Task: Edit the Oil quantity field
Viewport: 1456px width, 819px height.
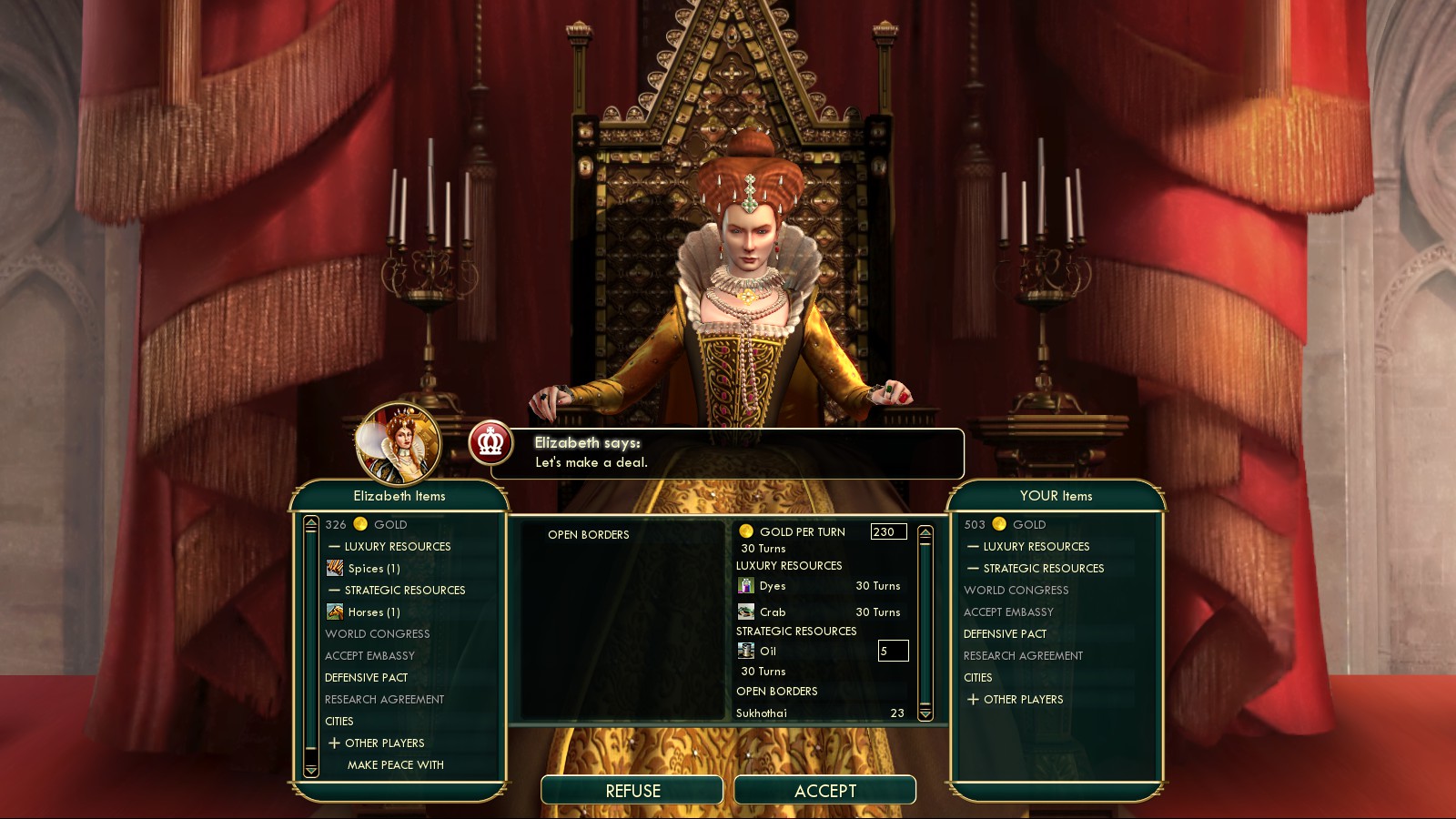Action: [892, 651]
